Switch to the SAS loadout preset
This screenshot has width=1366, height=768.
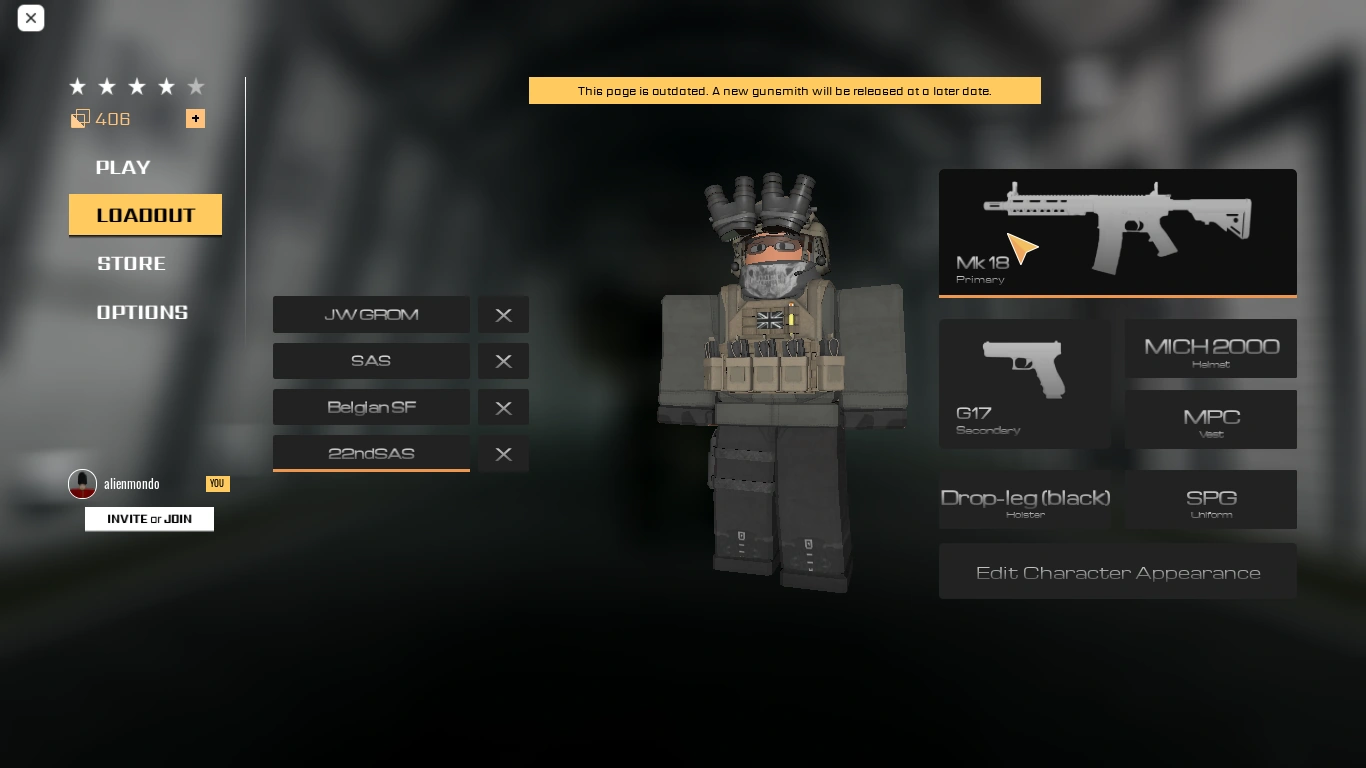371,361
